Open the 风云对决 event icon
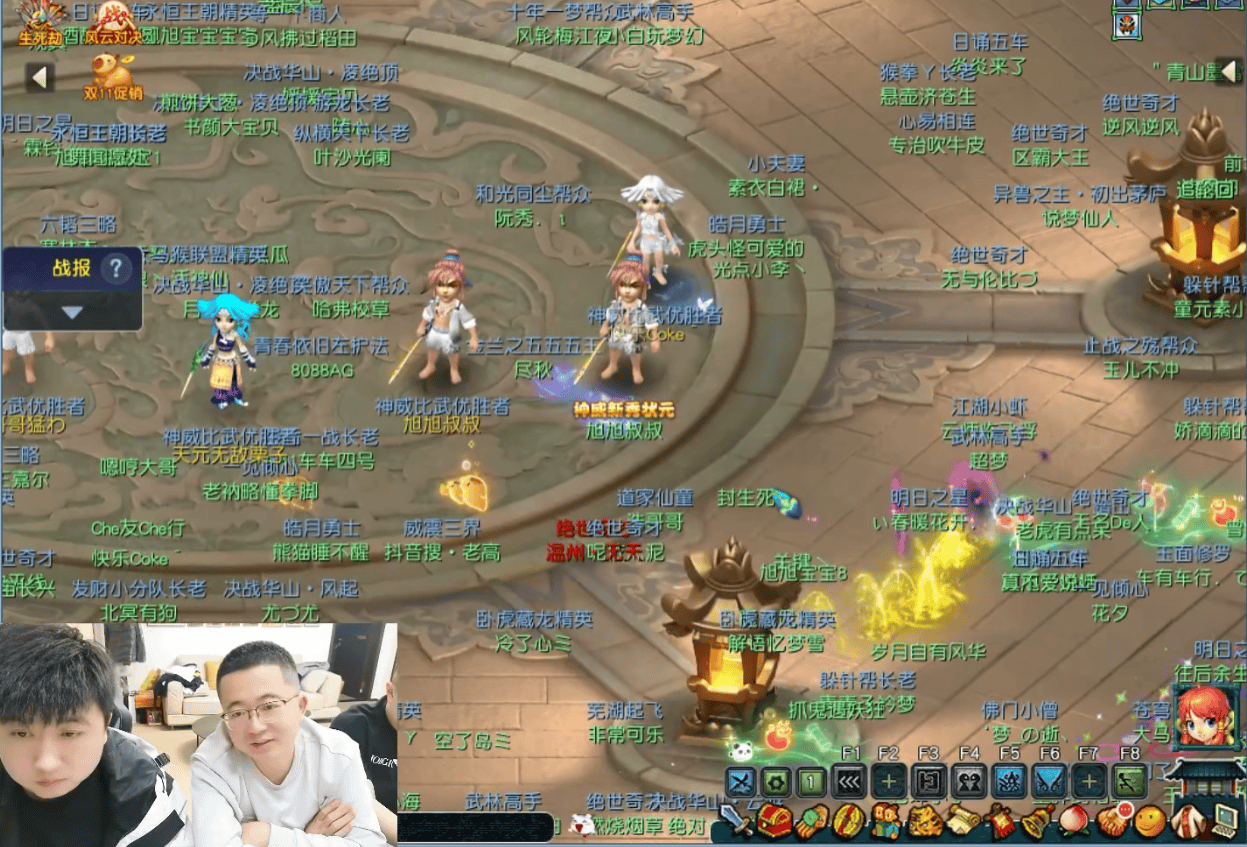The height and width of the screenshot is (847, 1247). [x=115, y=22]
